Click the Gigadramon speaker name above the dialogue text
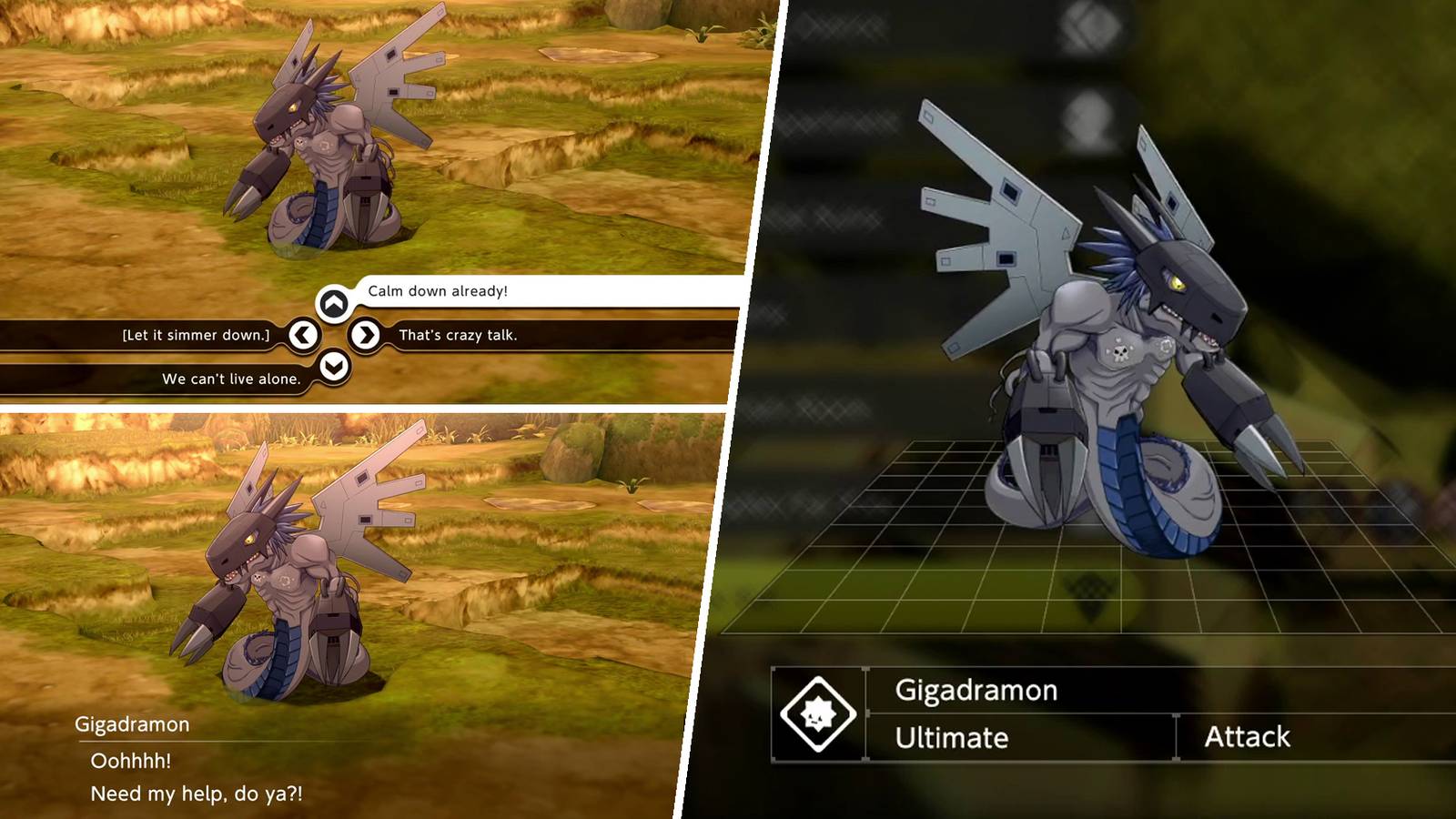Image resolution: width=1456 pixels, height=819 pixels. pyautogui.click(x=130, y=725)
